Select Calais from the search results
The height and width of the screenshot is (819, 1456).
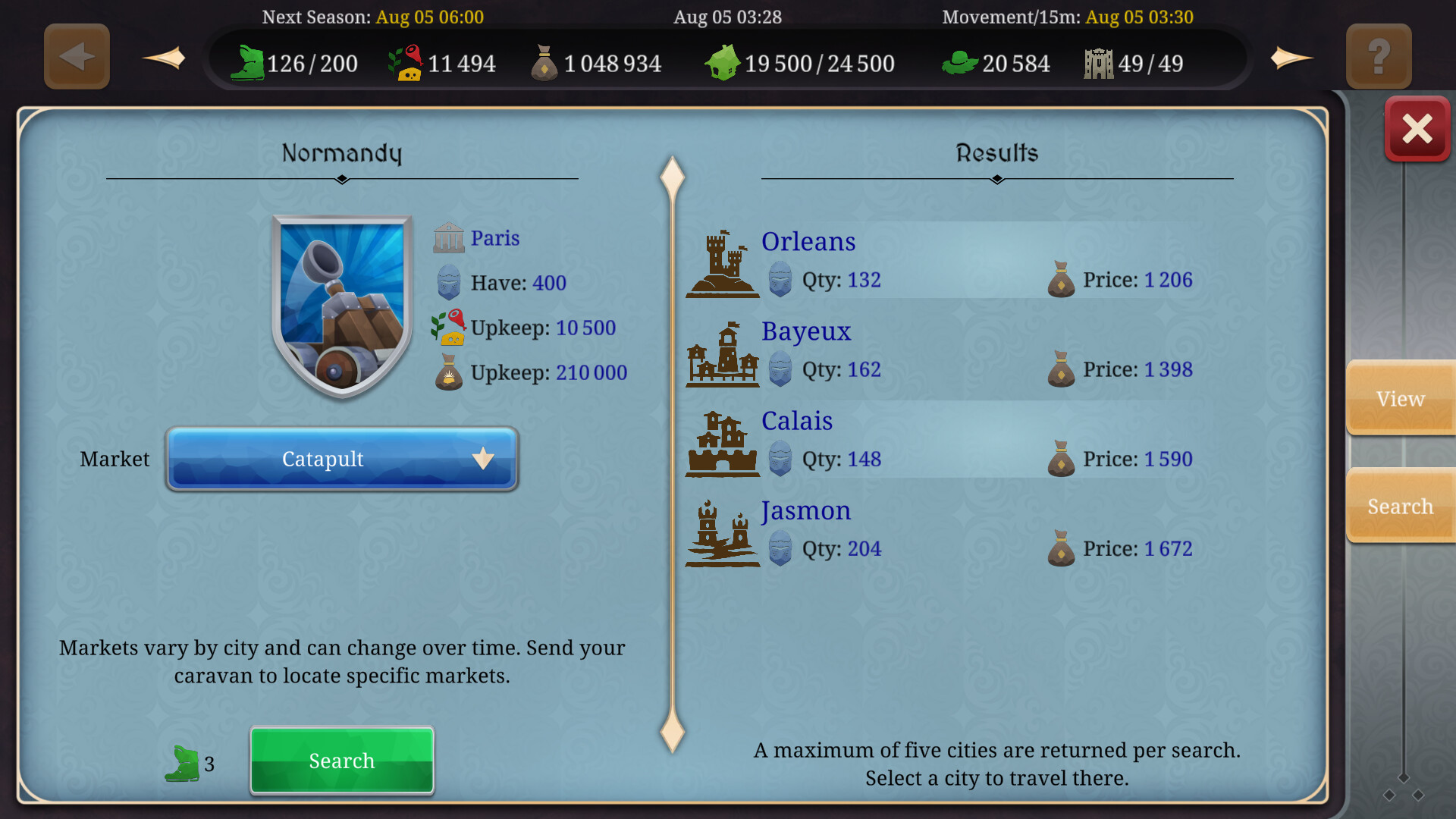(797, 421)
